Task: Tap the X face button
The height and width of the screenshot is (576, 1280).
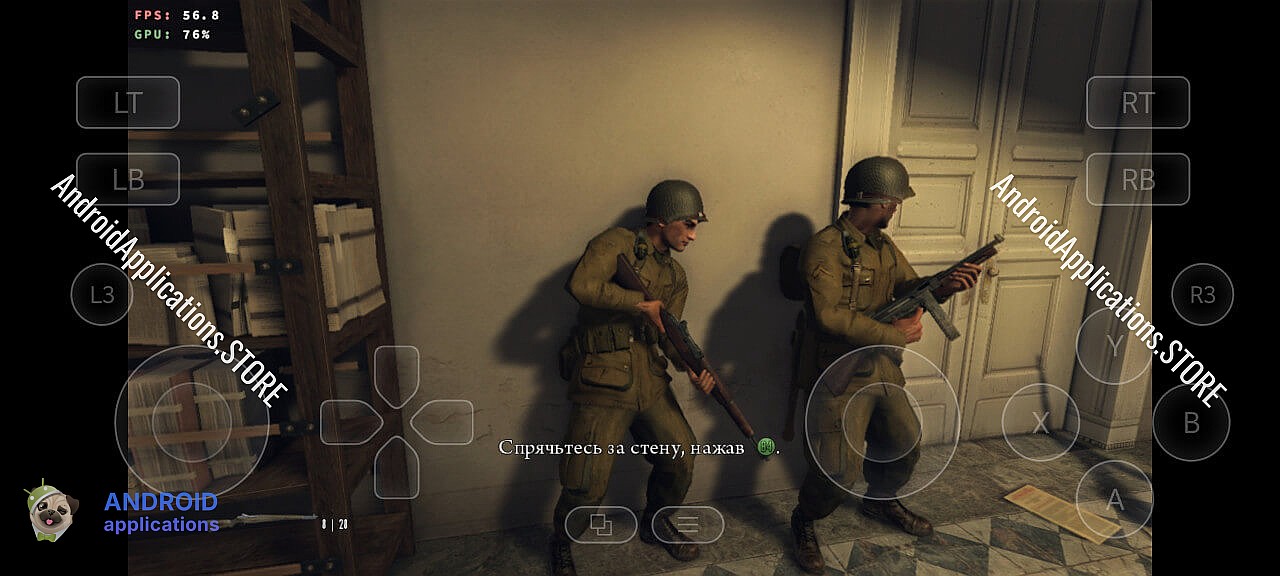Action: [1040, 423]
